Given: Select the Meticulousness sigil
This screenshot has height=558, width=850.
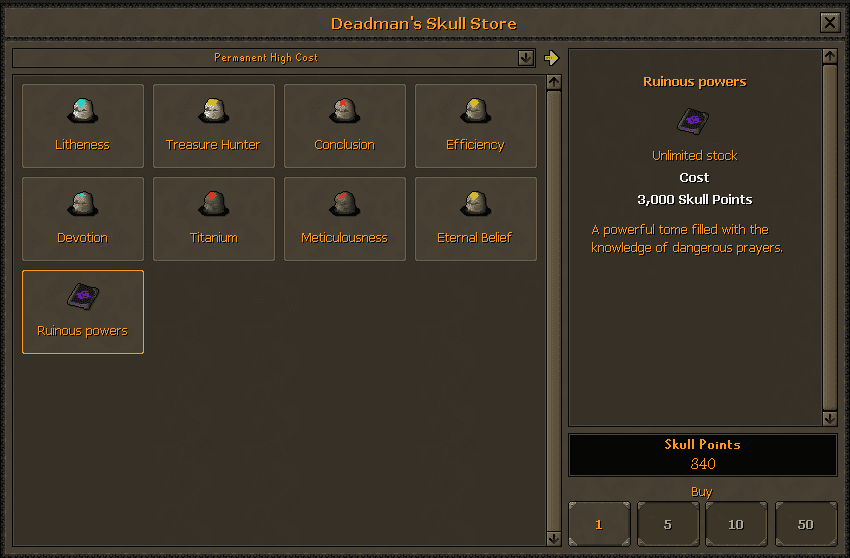Looking at the screenshot, I should coord(345,219).
